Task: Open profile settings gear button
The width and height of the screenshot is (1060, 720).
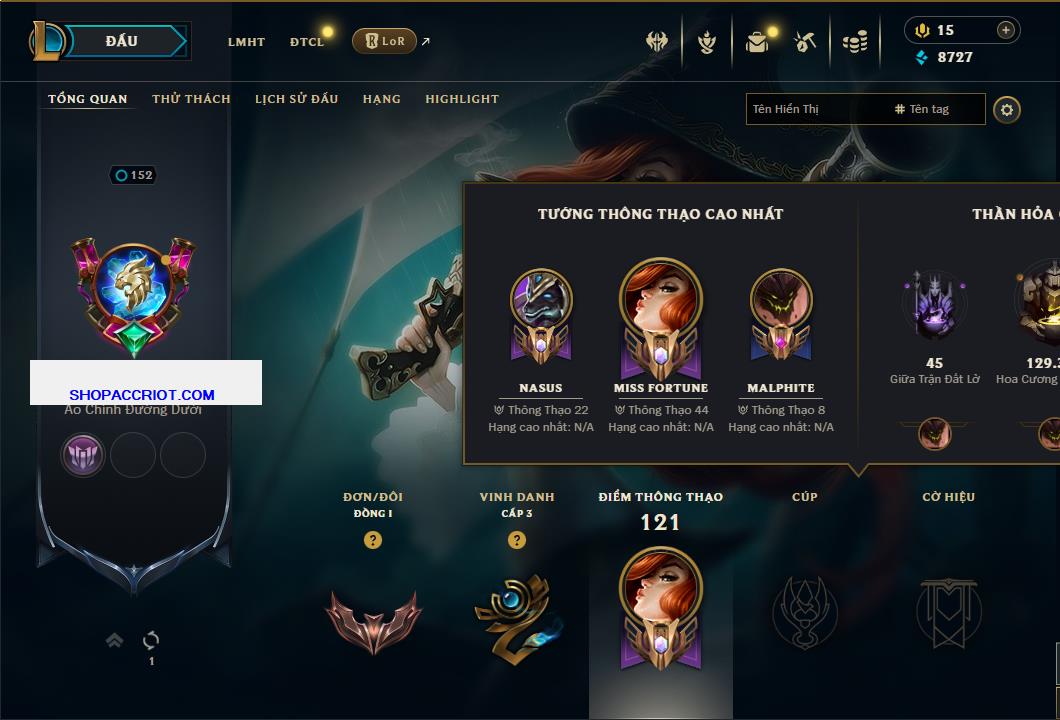Action: [x=1007, y=109]
